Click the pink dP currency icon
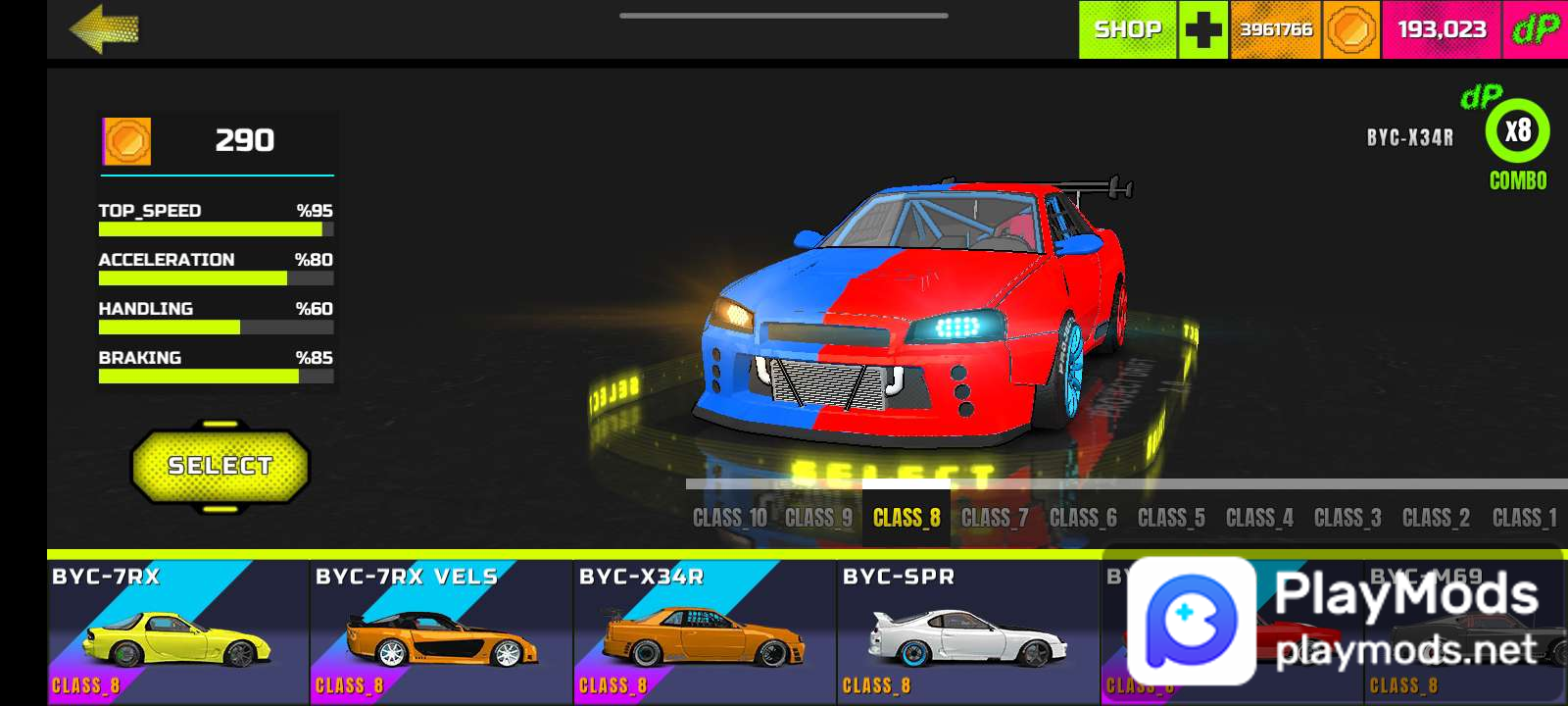Screen dimensions: 1568x706 [x=1536, y=29]
